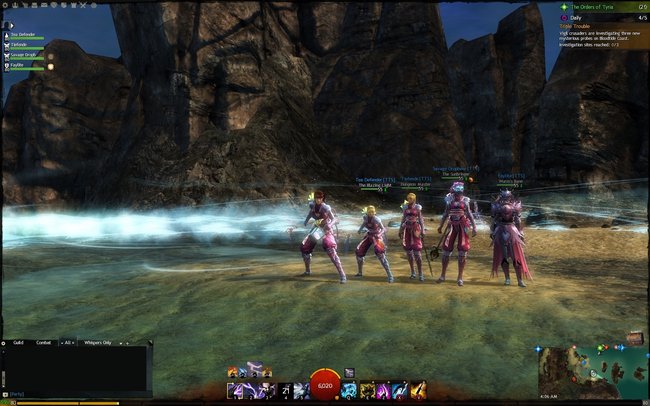Open the minimap in the corner
The width and height of the screenshot is (650, 406).
tap(590, 372)
